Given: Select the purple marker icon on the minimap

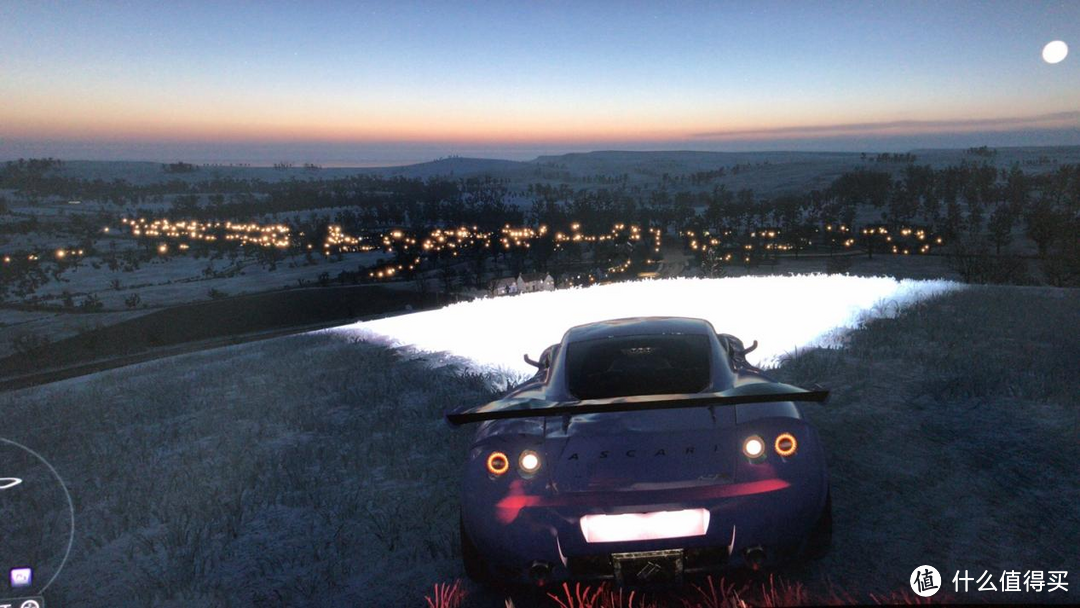Looking at the screenshot, I should 20,576.
